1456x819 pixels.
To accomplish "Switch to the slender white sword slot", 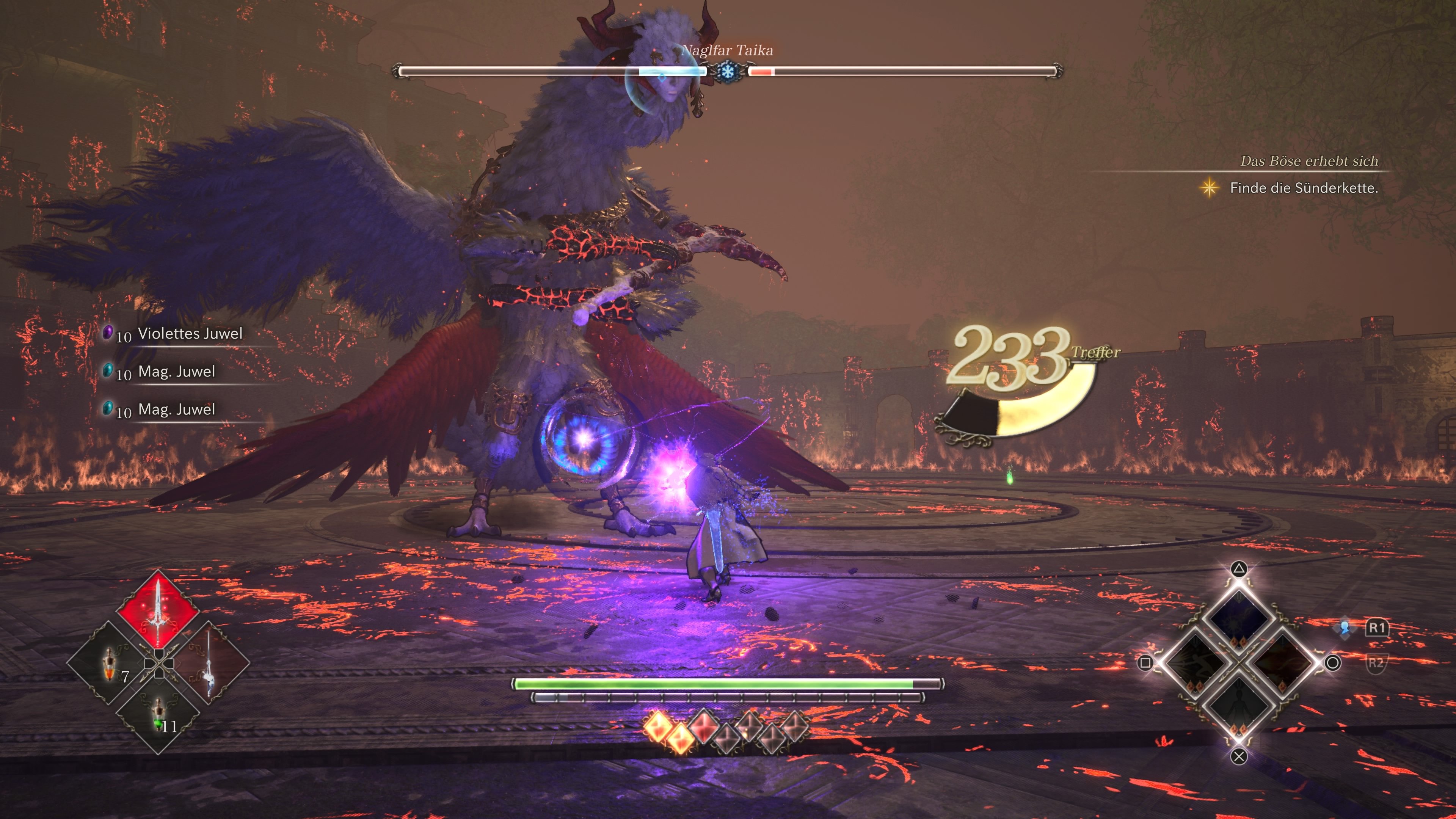I will (208, 662).
